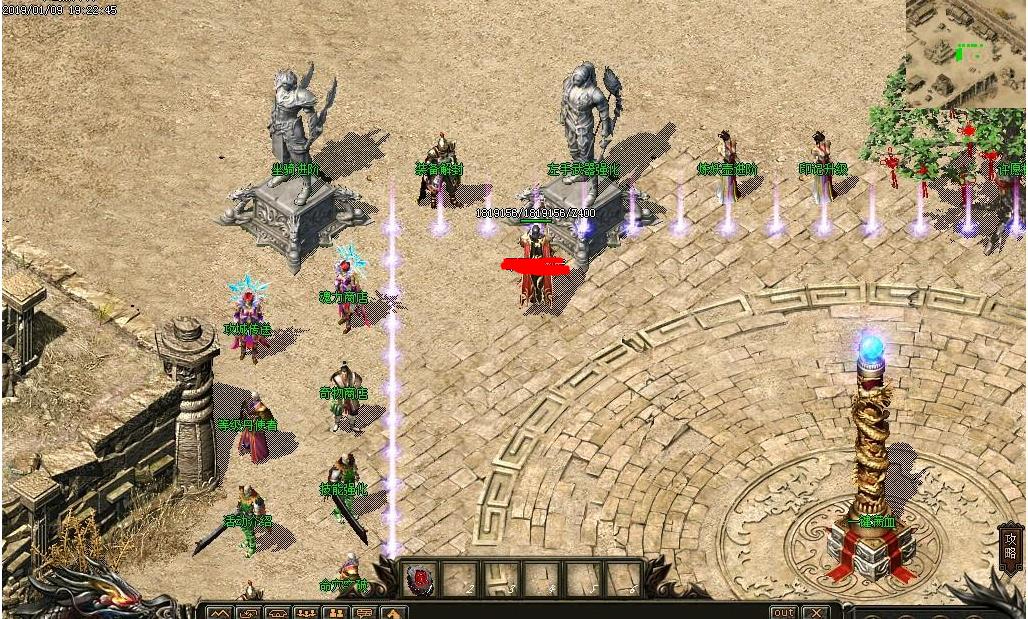Click the looping arrows icon button
The image size is (1028, 619).
click(248, 612)
